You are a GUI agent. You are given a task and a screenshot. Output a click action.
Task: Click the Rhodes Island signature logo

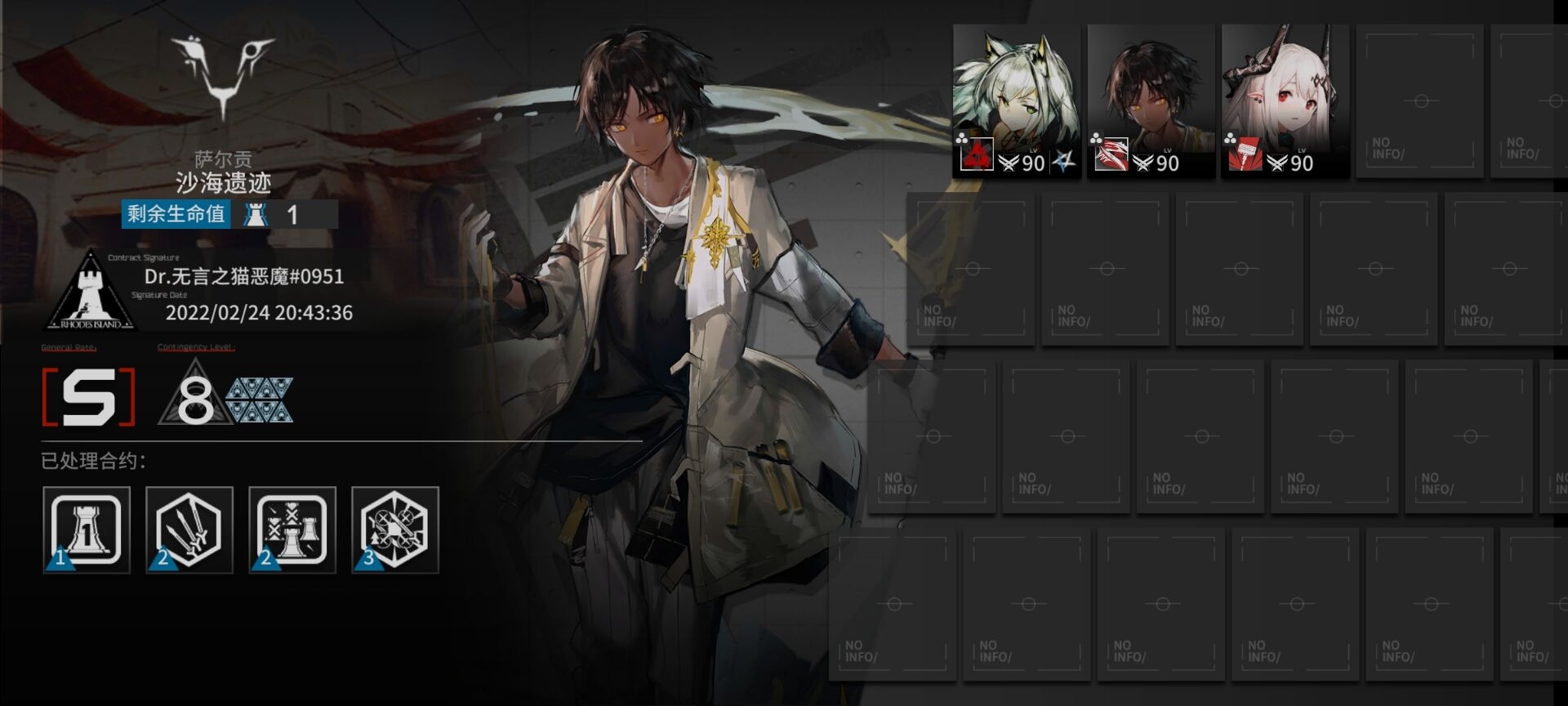click(90, 292)
